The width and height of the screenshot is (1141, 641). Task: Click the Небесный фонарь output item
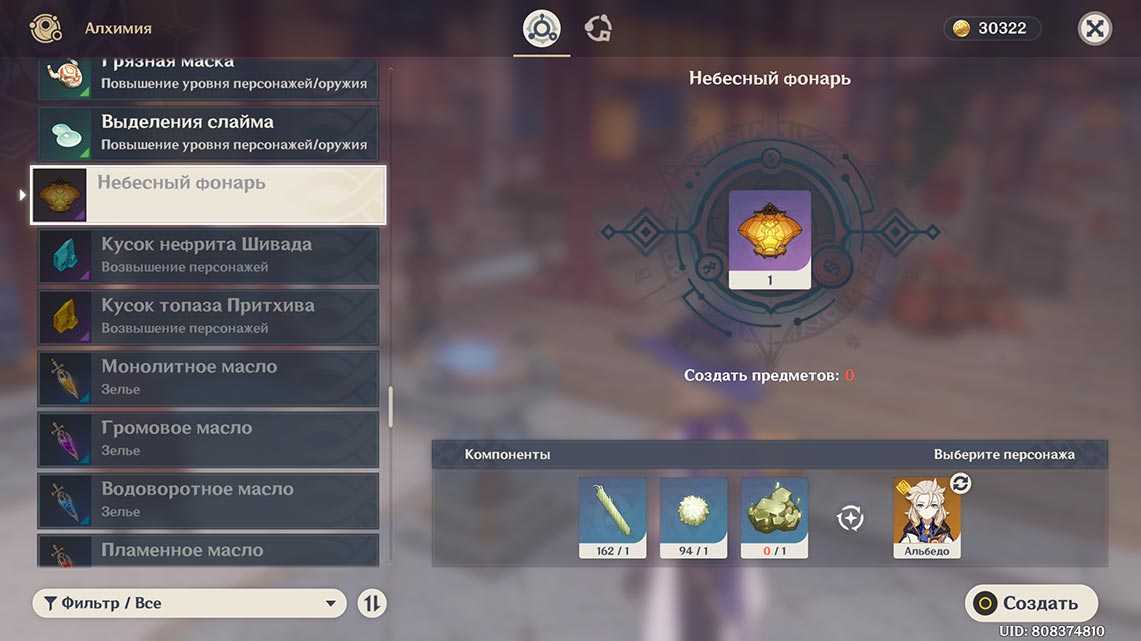point(770,239)
